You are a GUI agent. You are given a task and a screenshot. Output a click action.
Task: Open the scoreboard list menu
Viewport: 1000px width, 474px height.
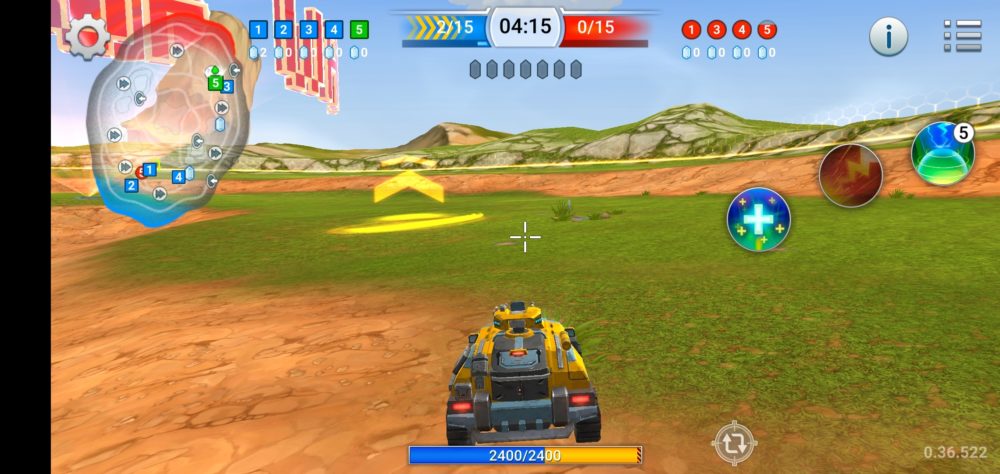tap(962, 36)
